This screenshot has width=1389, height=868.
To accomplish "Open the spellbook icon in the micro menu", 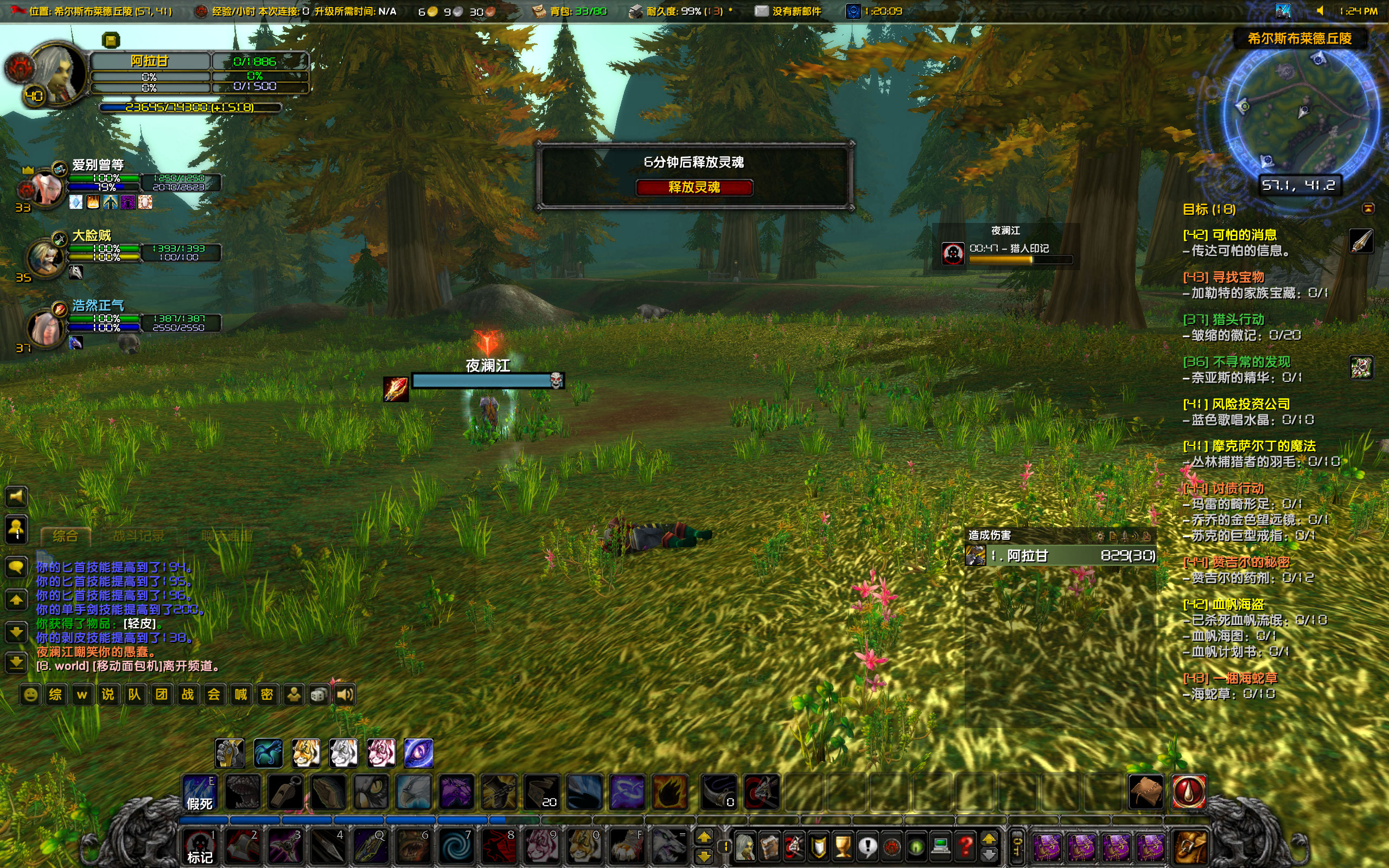I will tap(770, 847).
